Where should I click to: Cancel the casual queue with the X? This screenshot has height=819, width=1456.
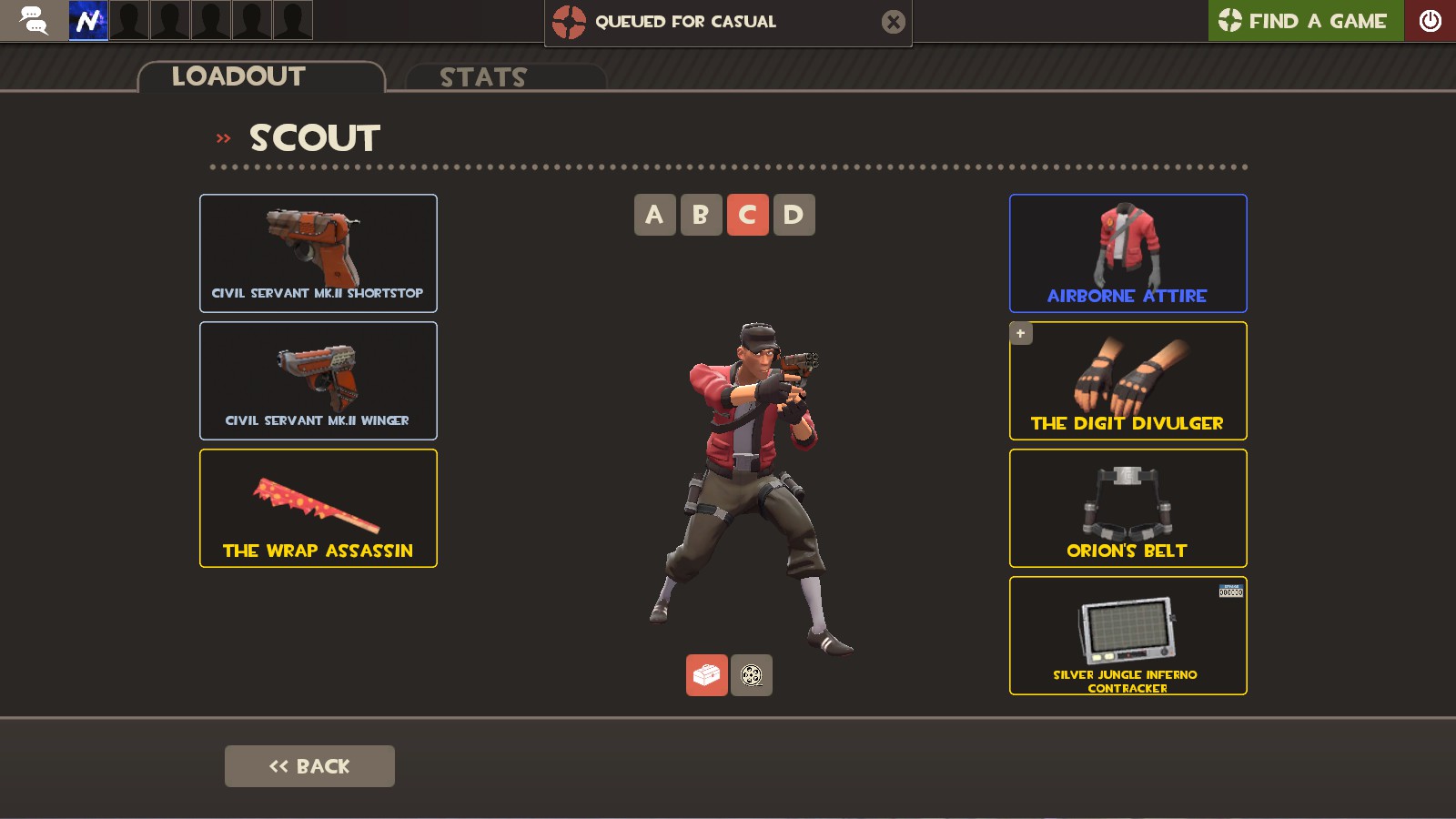[x=893, y=22]
